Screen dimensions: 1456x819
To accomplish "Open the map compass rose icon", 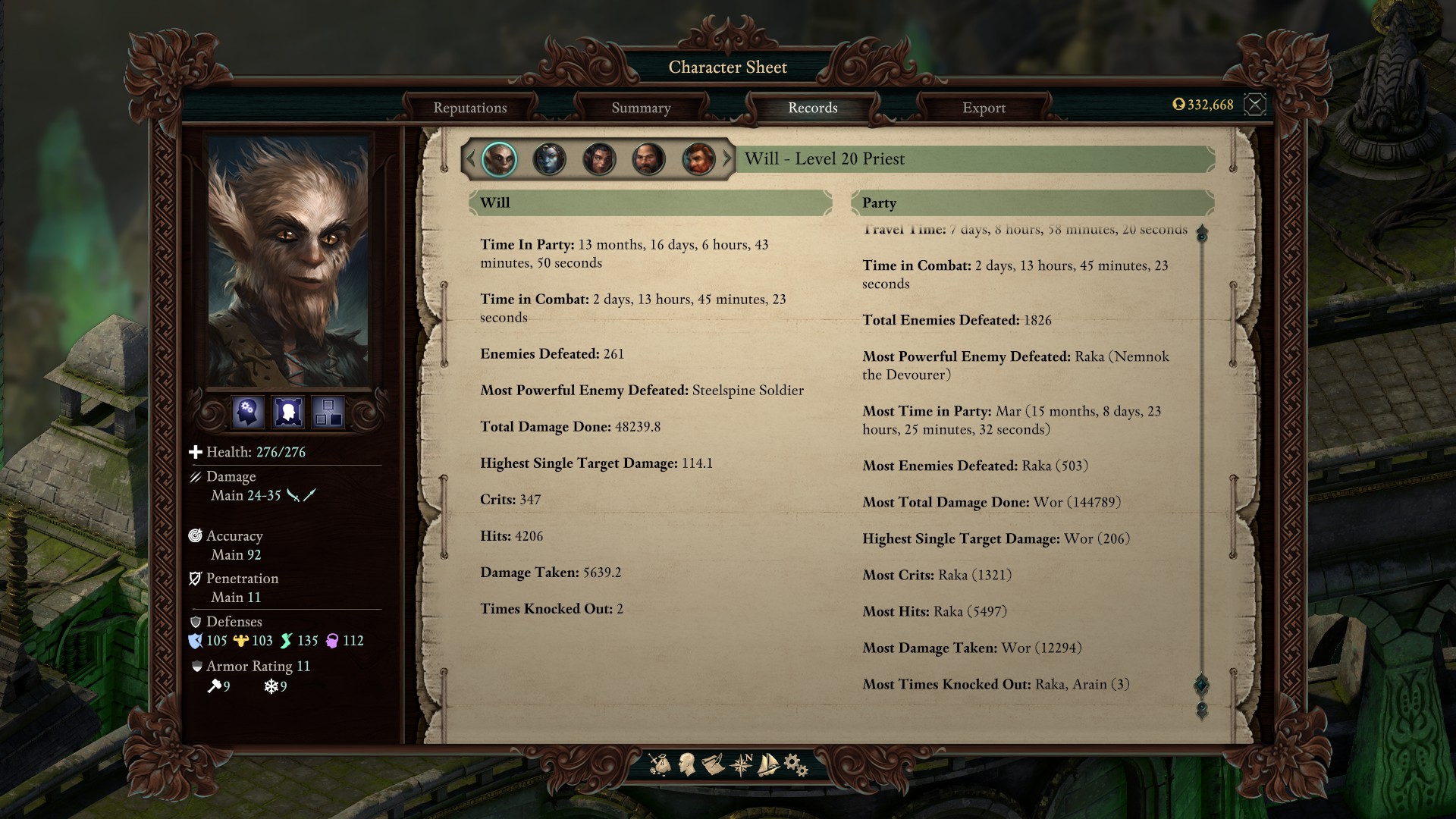I will 741,764.
